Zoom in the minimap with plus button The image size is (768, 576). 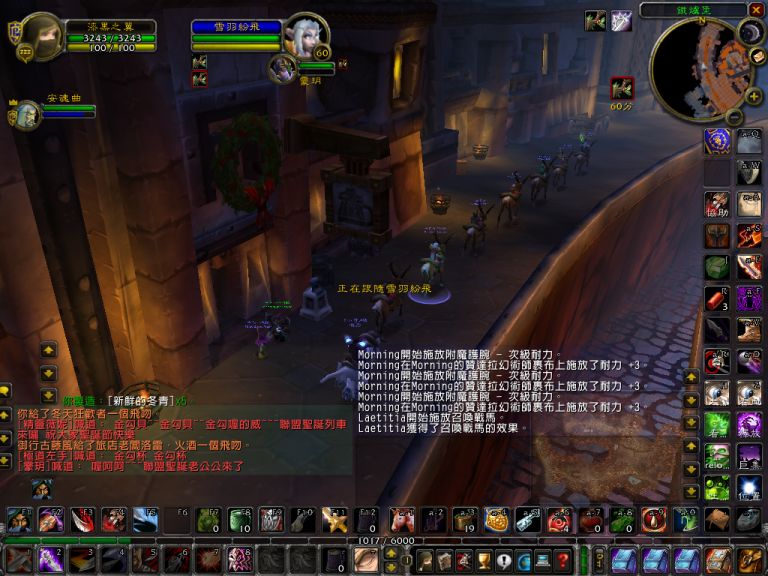click(x=753, y=97)
